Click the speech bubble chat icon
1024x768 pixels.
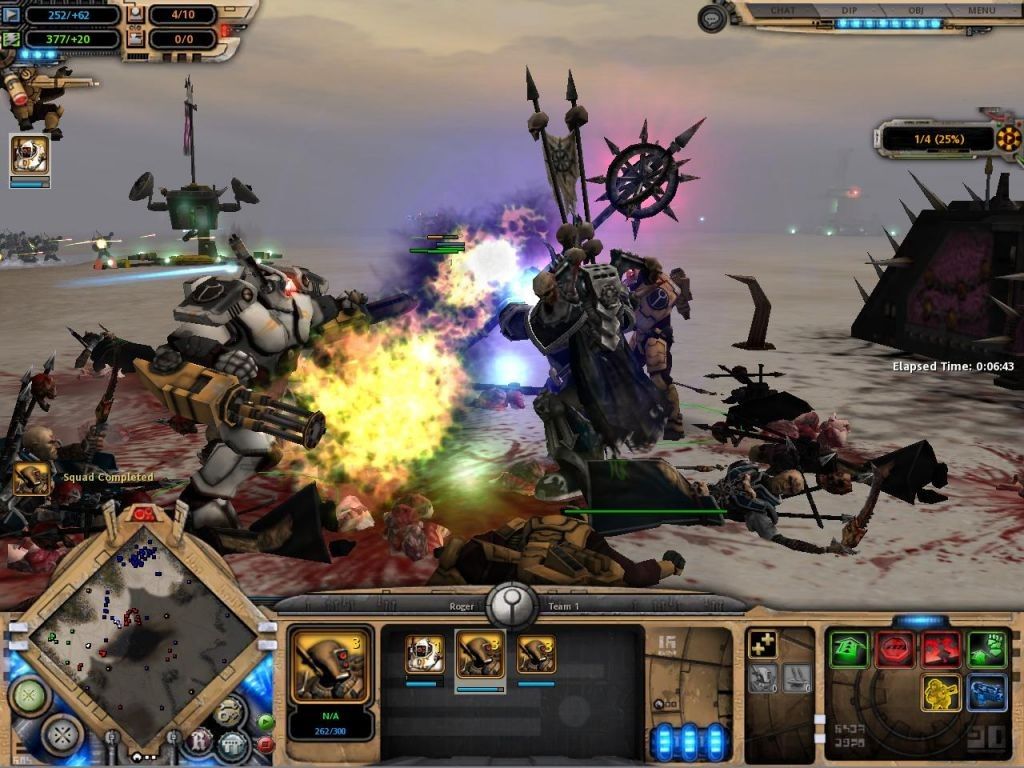click(x=712, y=18)
